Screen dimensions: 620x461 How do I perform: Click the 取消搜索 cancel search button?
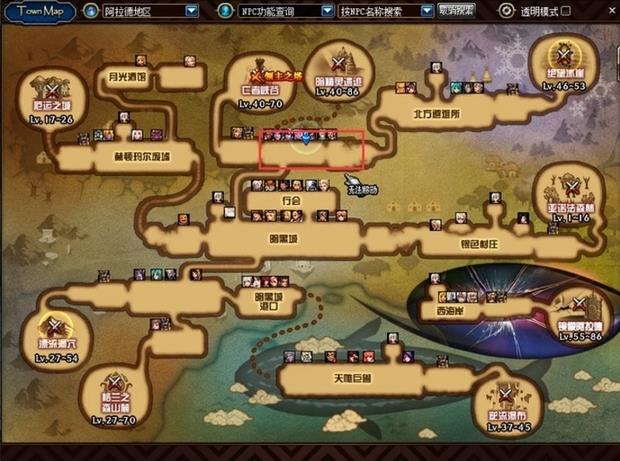(x=457, y=11)
